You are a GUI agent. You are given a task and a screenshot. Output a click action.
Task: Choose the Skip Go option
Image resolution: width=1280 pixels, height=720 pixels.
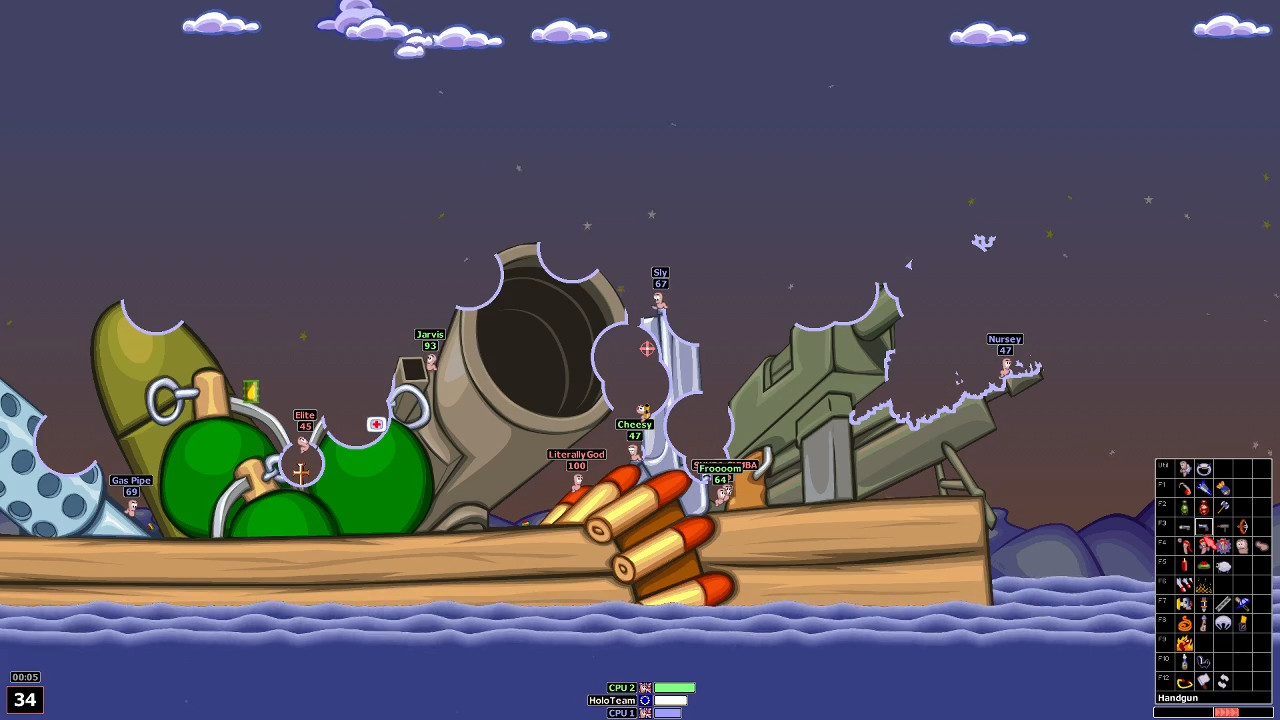(x=1185, y=683)
